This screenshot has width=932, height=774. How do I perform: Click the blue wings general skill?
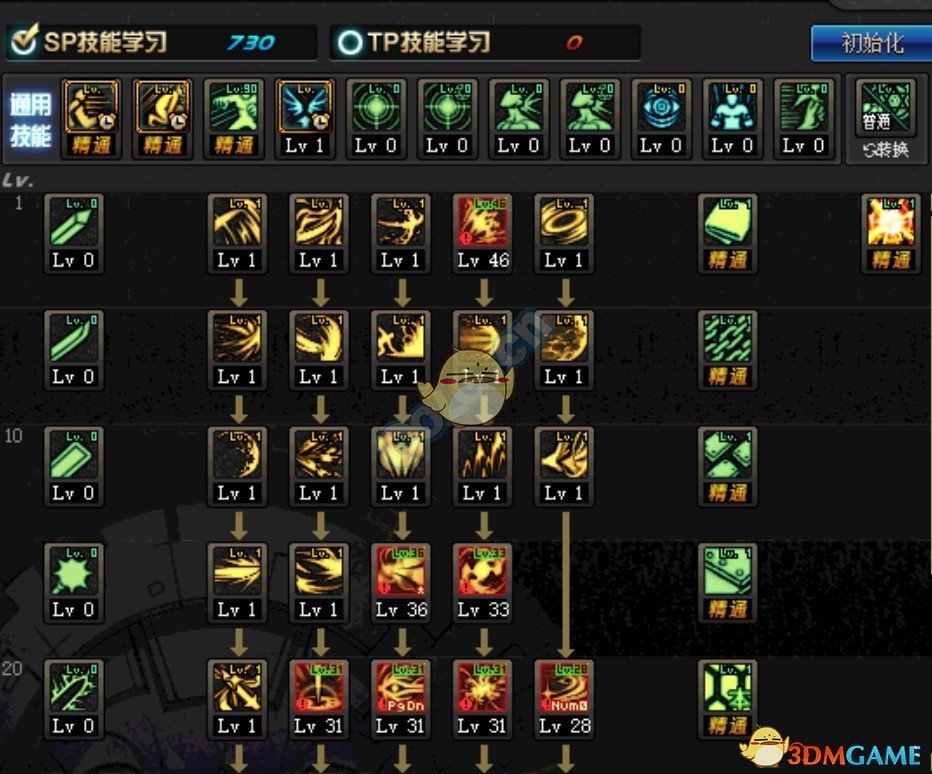pyautogui.click(x=304, y=106)
